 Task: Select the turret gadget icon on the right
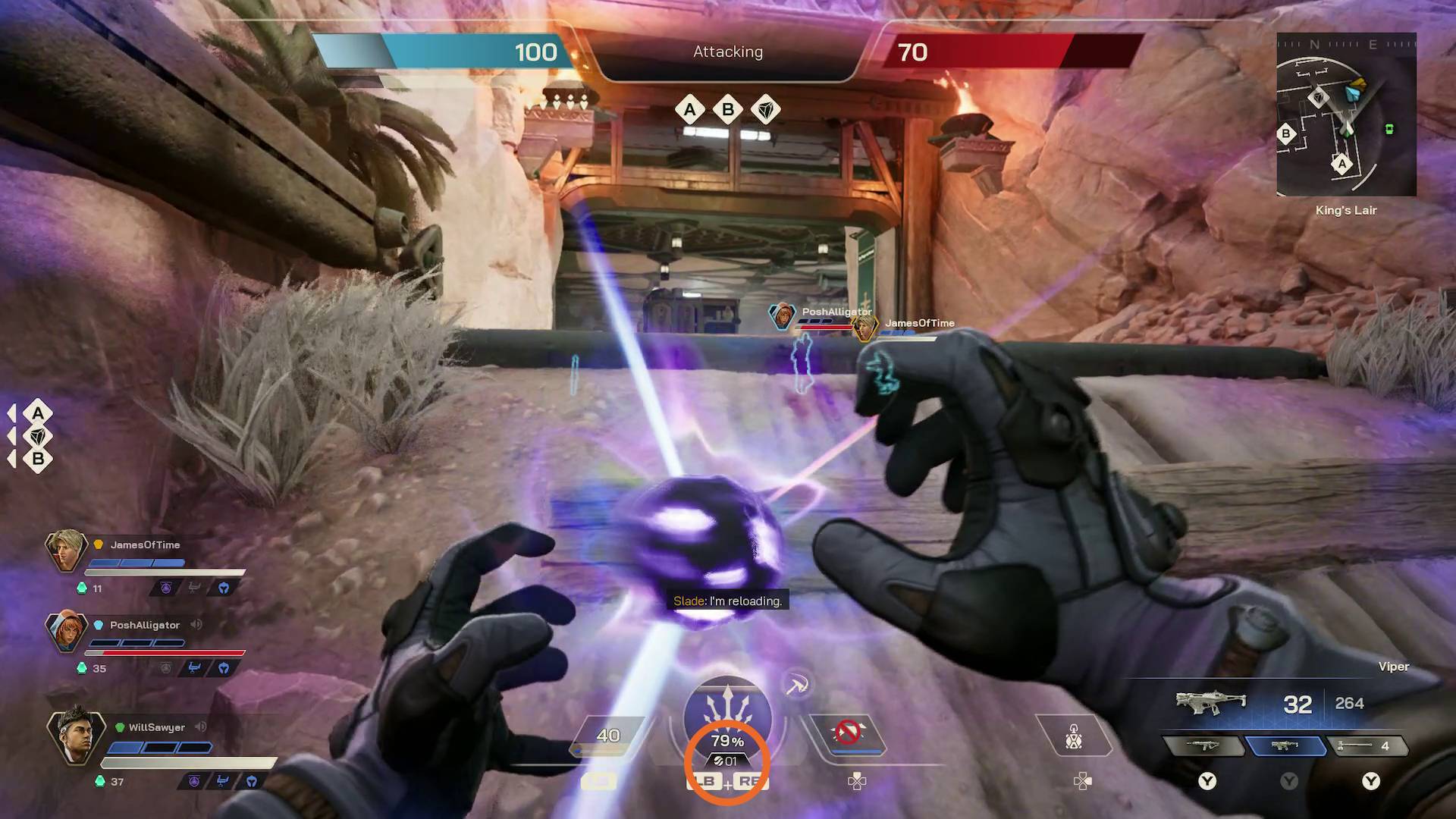(1073, 734)
